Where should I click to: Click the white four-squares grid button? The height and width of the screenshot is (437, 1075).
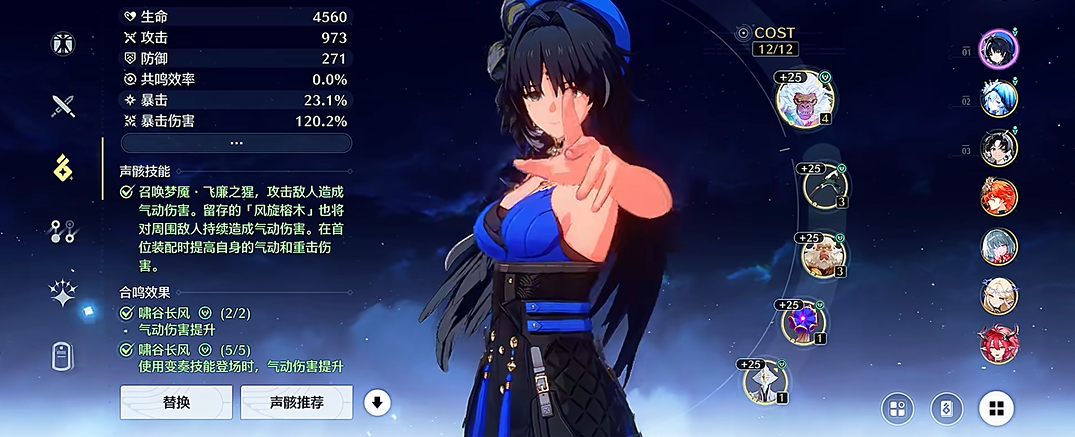point(996,408)
